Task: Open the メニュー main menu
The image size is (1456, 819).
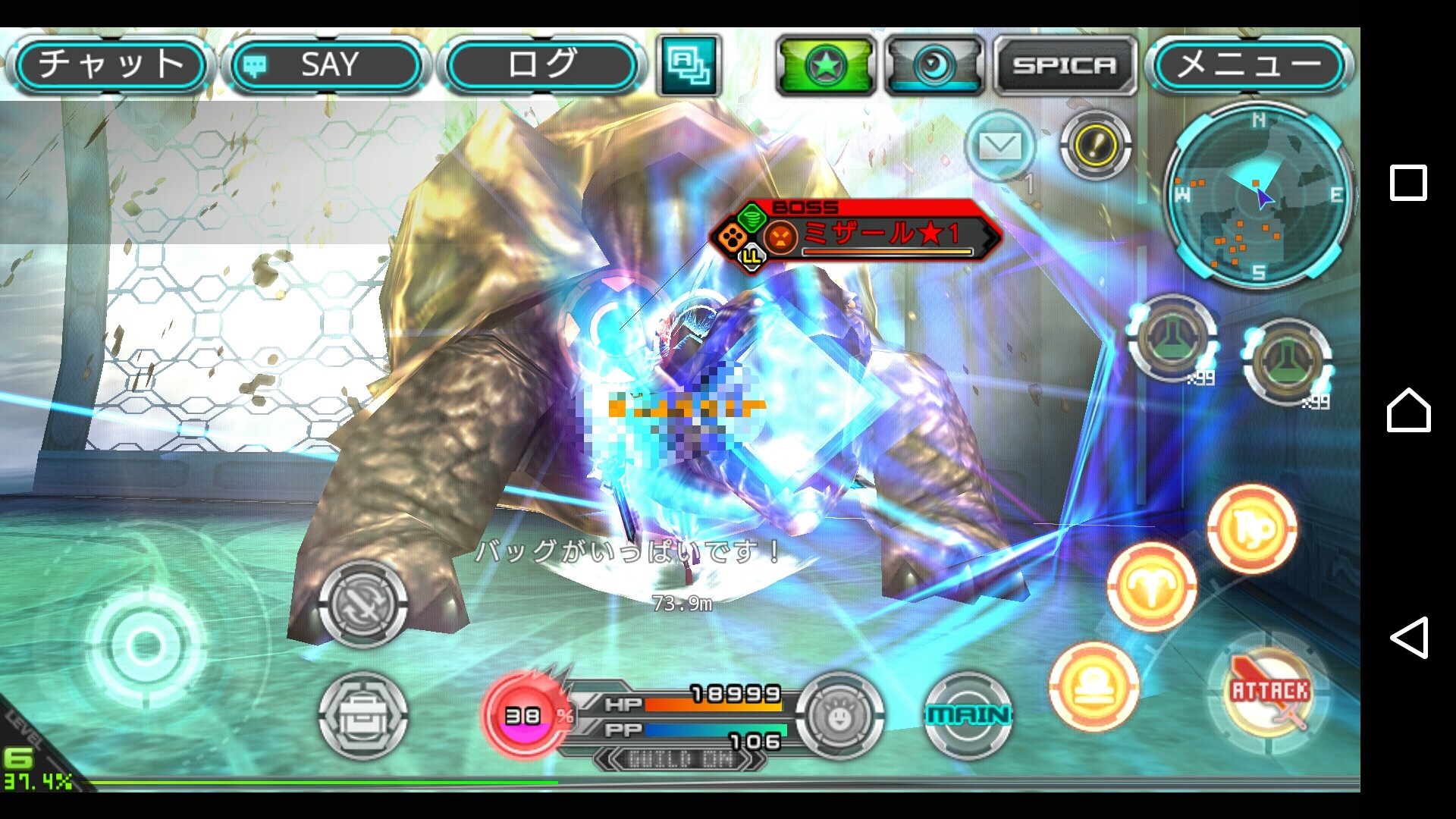Action: 1249,65
